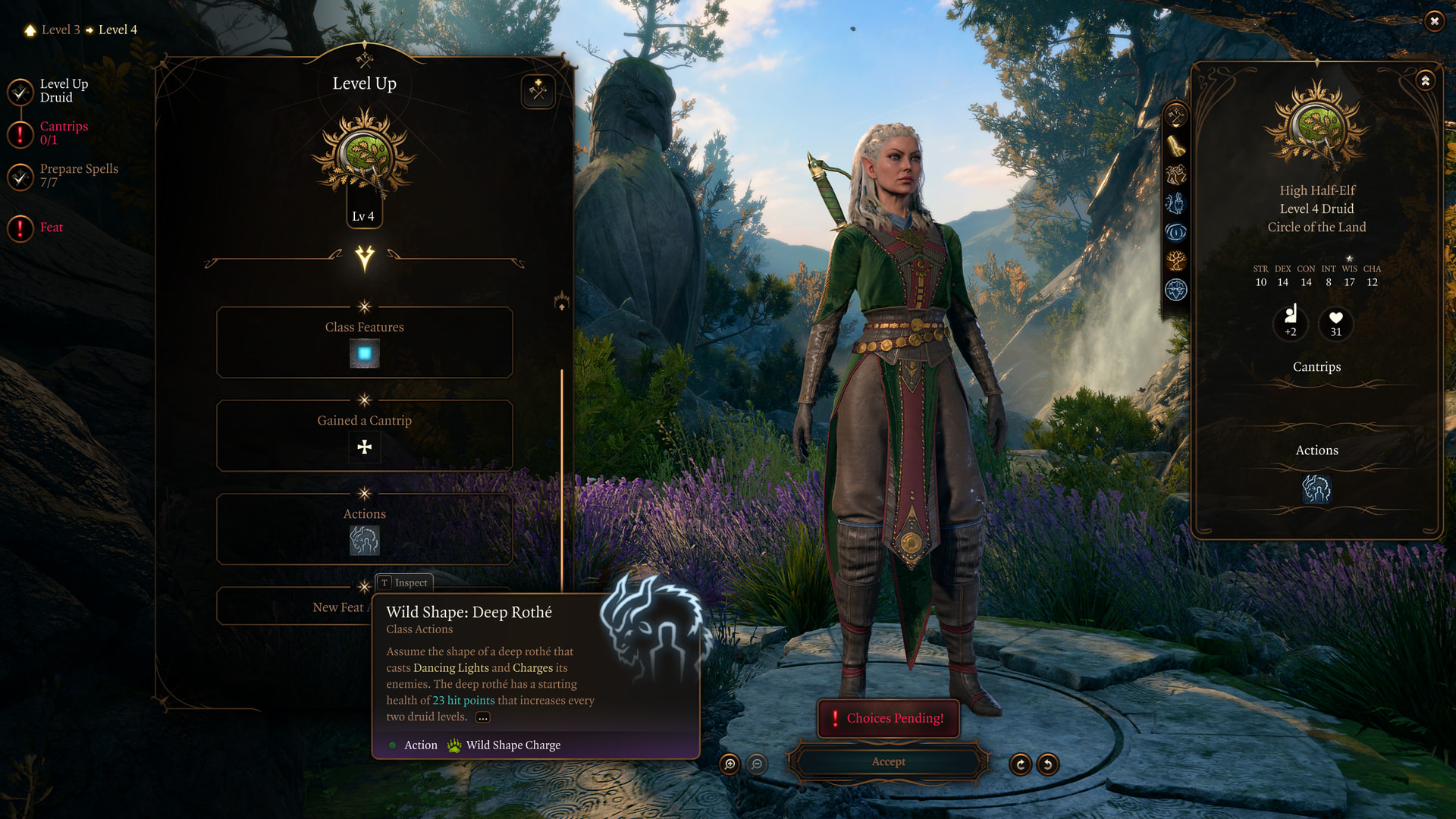
Task: Select the Level Up Druid step
Action: pos(64,91)
